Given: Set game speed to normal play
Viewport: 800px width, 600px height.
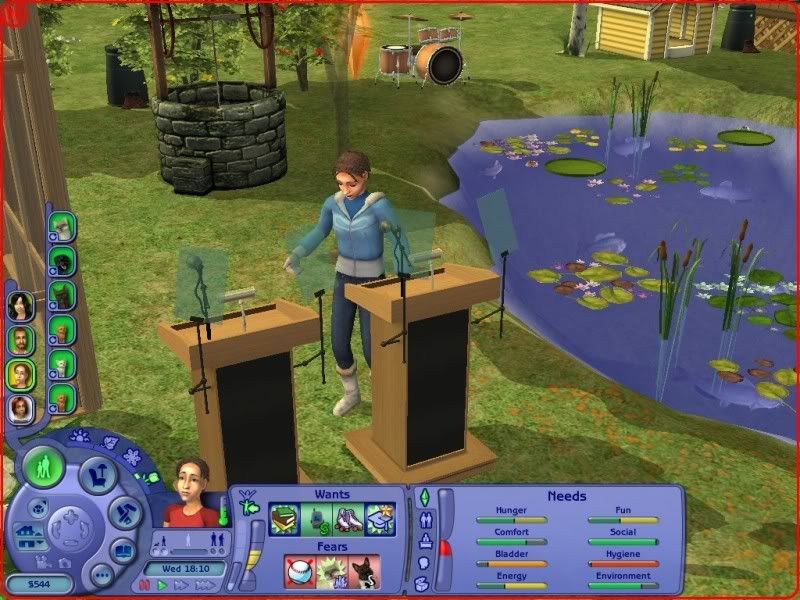Looking at the screenshot, I should click(161, 584).
